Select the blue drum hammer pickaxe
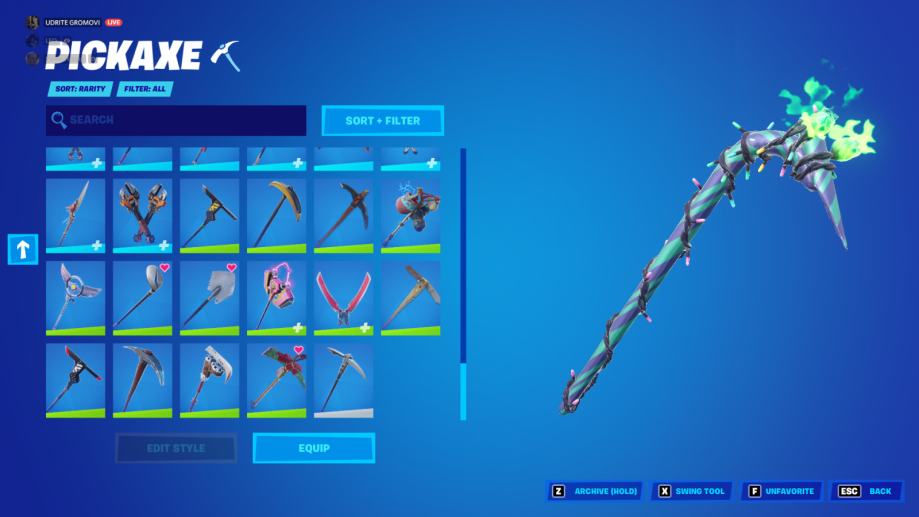The width and height of the screenshot is (919, 517). (410, 215)
